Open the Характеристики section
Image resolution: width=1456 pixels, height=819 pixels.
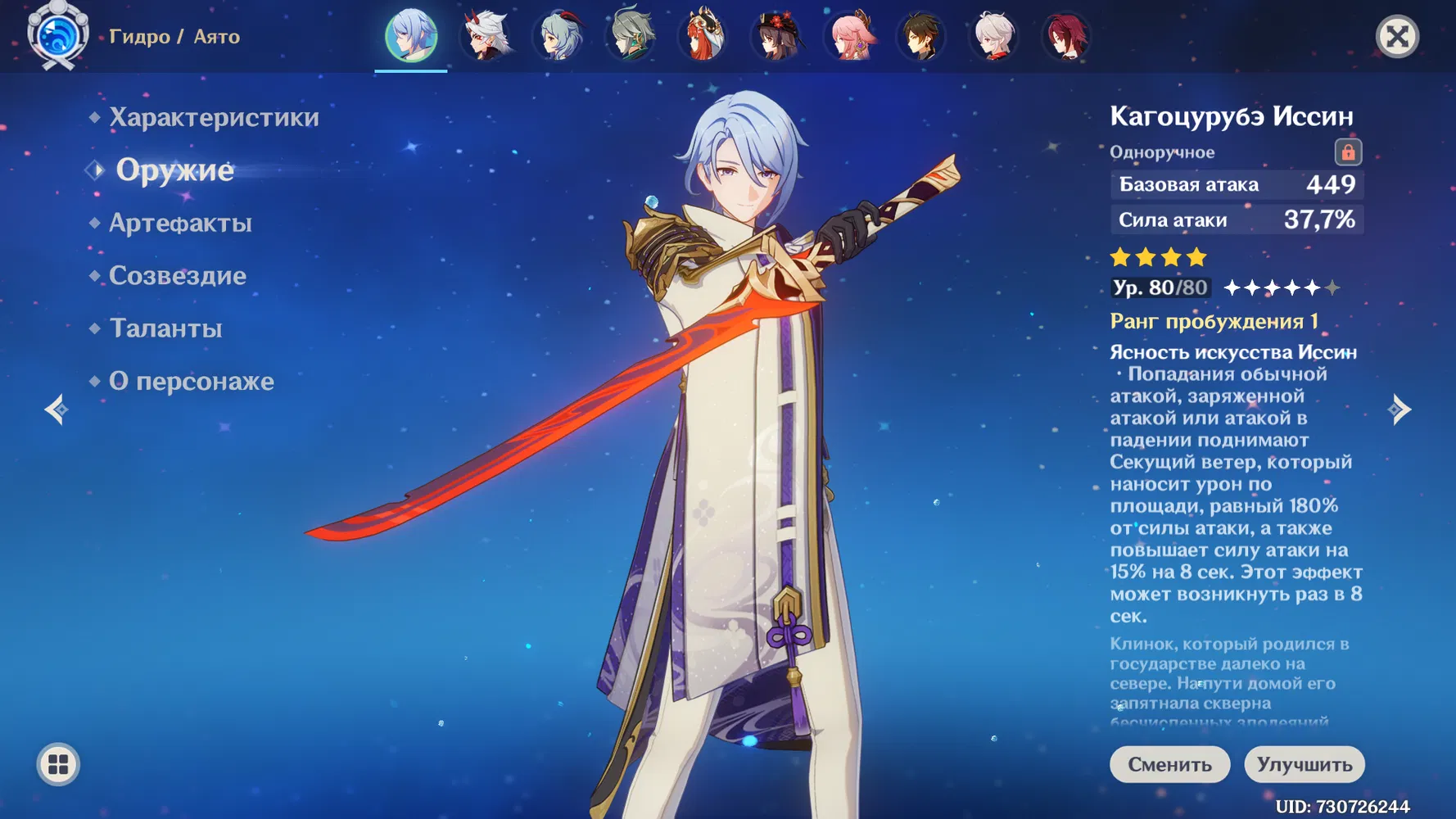214,117
